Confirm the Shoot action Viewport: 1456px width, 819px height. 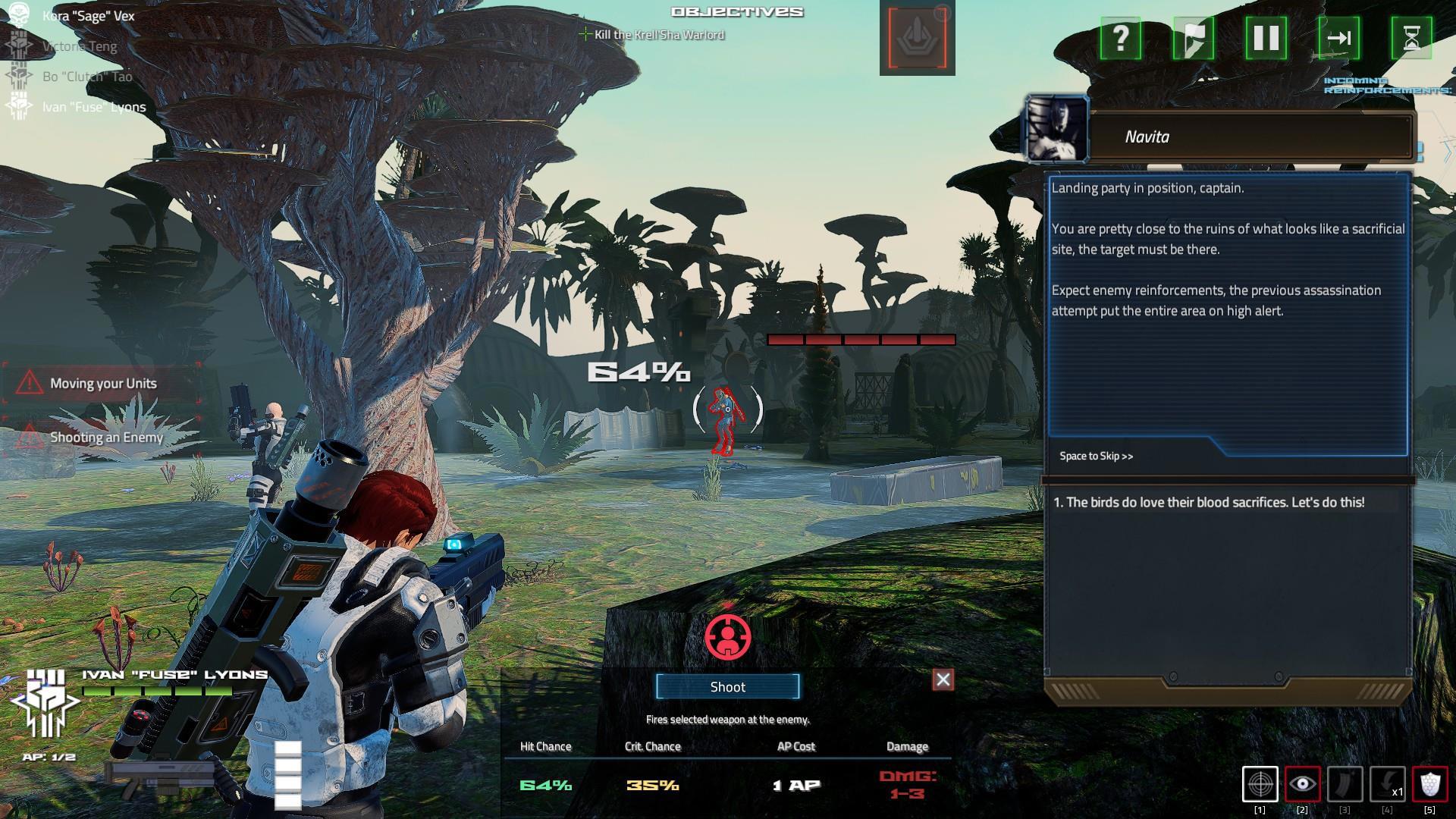click(x=727, y=686)
